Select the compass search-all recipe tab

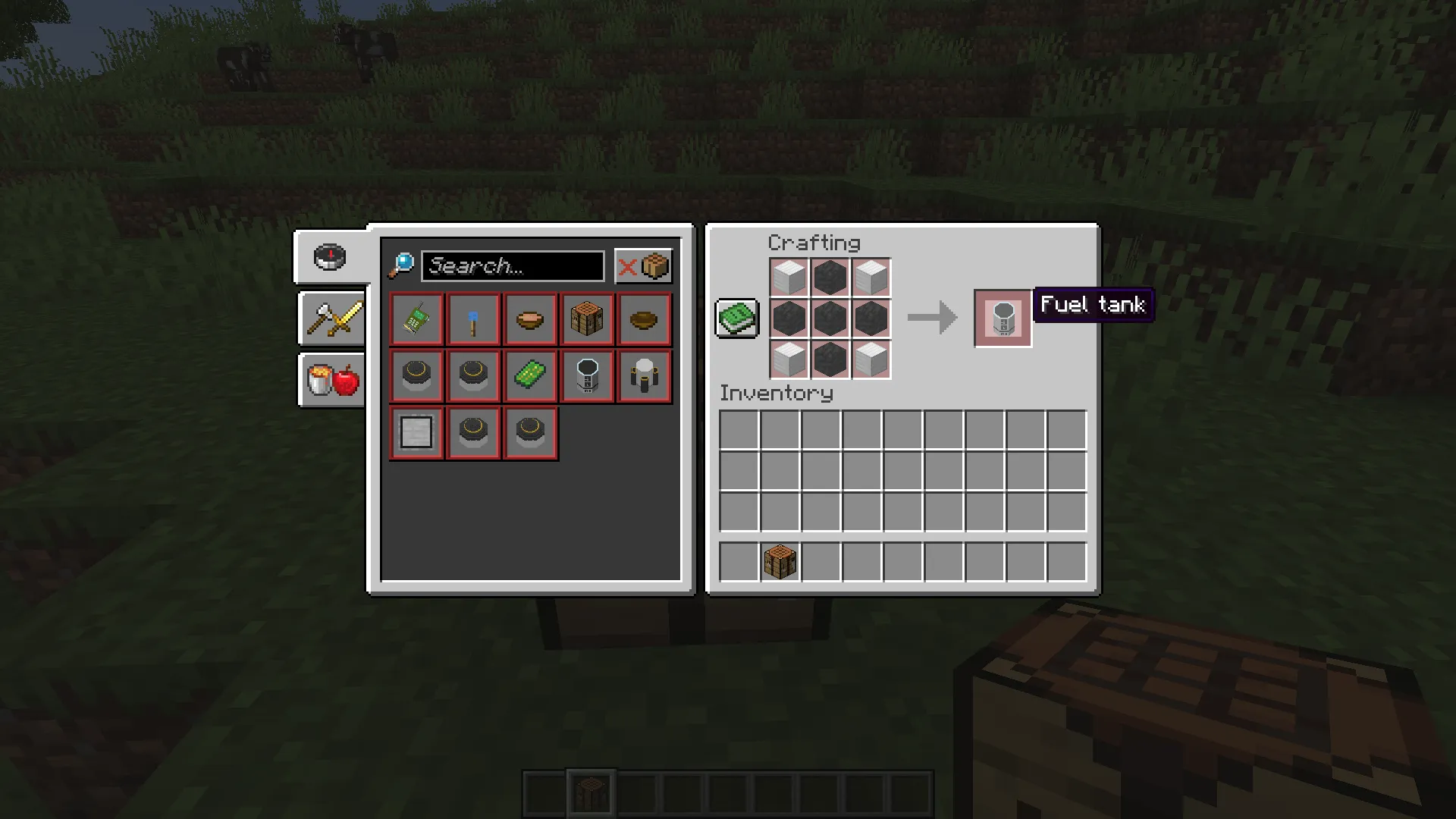(330, 258)
